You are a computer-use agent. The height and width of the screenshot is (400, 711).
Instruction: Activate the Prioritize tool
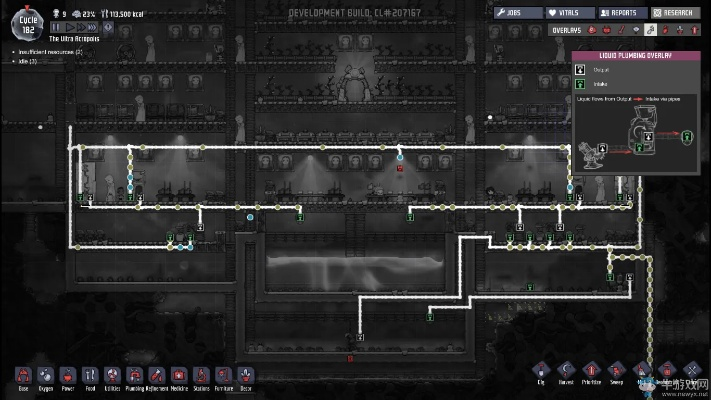[592, 372]
